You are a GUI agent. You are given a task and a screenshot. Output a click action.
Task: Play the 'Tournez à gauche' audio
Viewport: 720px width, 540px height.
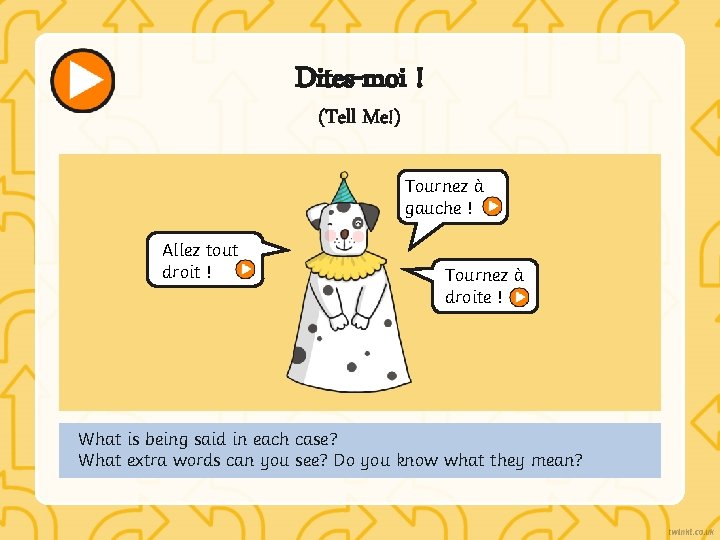click(x=492, y=207)
